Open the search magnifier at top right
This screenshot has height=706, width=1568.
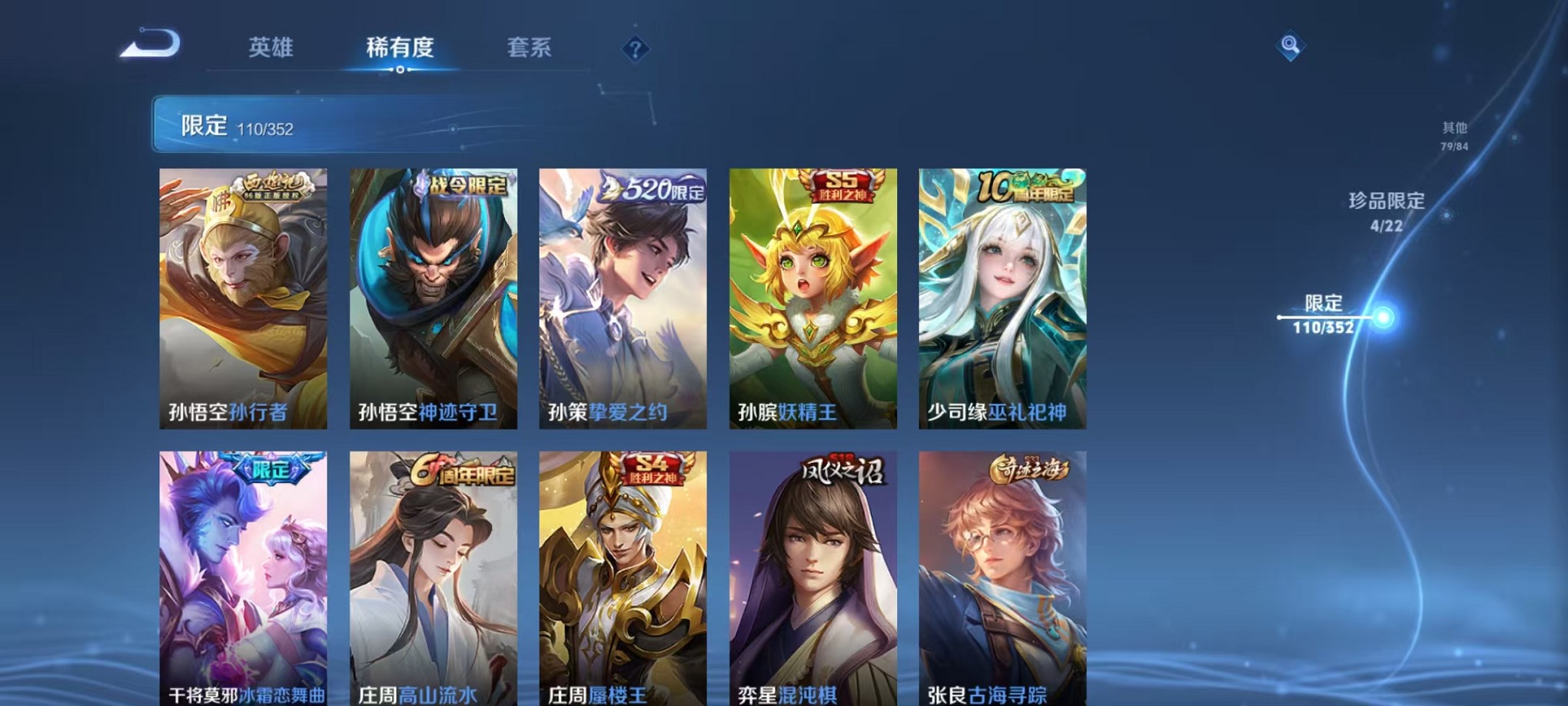point(1288,44)
